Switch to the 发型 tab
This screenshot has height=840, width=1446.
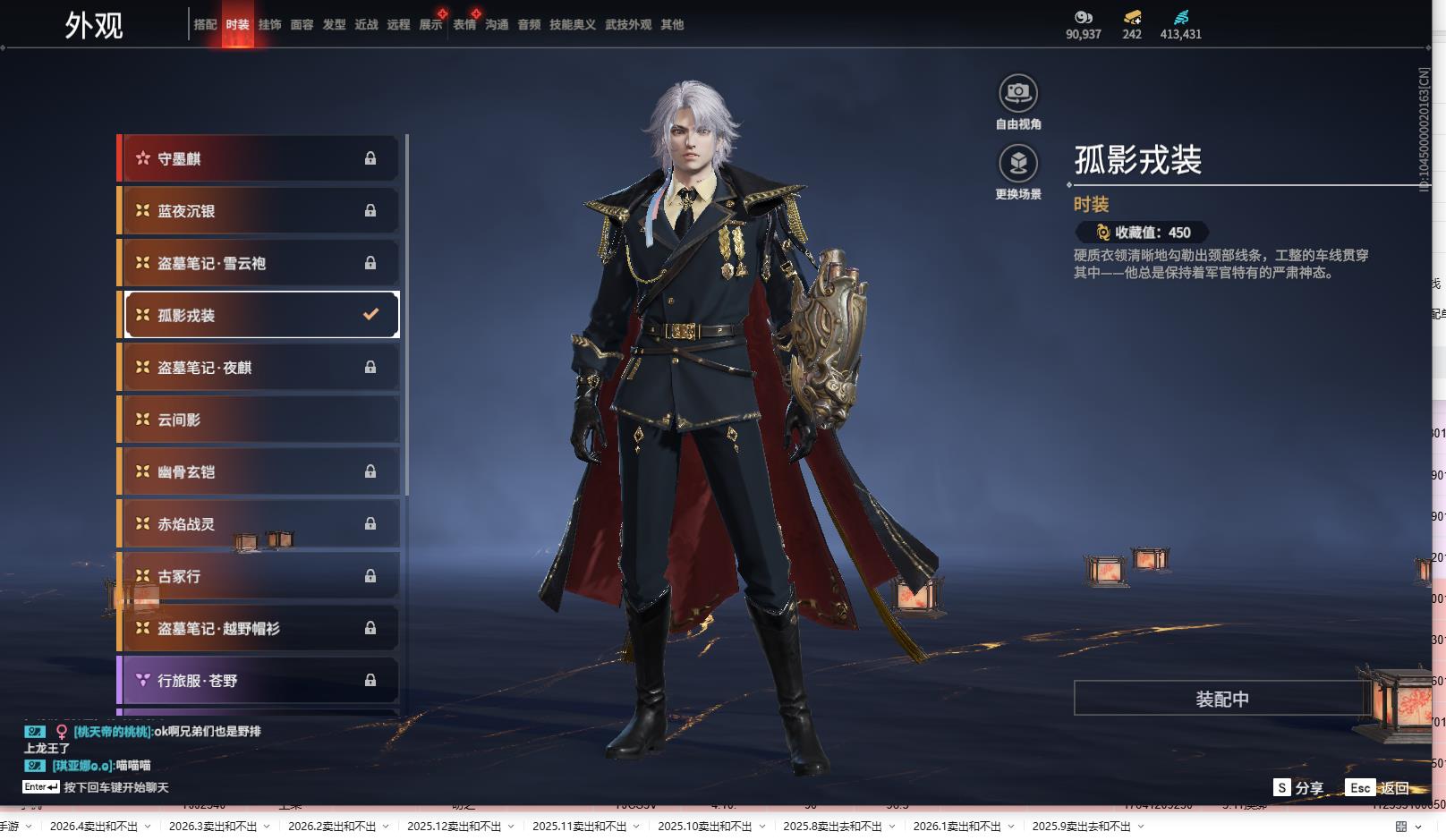pos(334,25)
